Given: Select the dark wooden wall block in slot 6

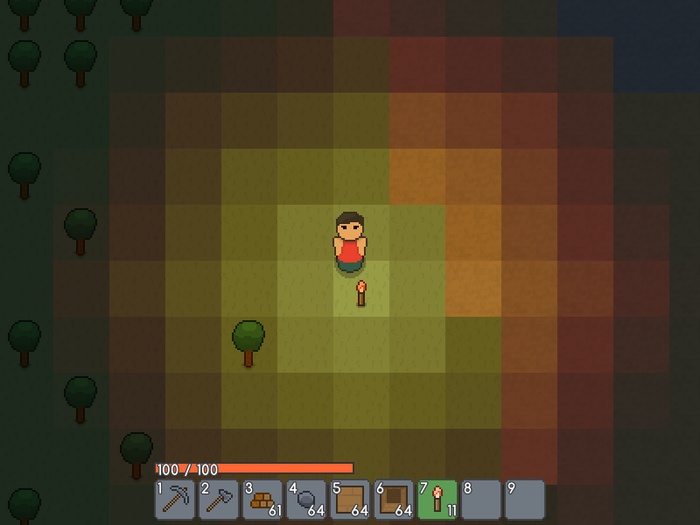Looking at the screenshot, I should point(394,499).
